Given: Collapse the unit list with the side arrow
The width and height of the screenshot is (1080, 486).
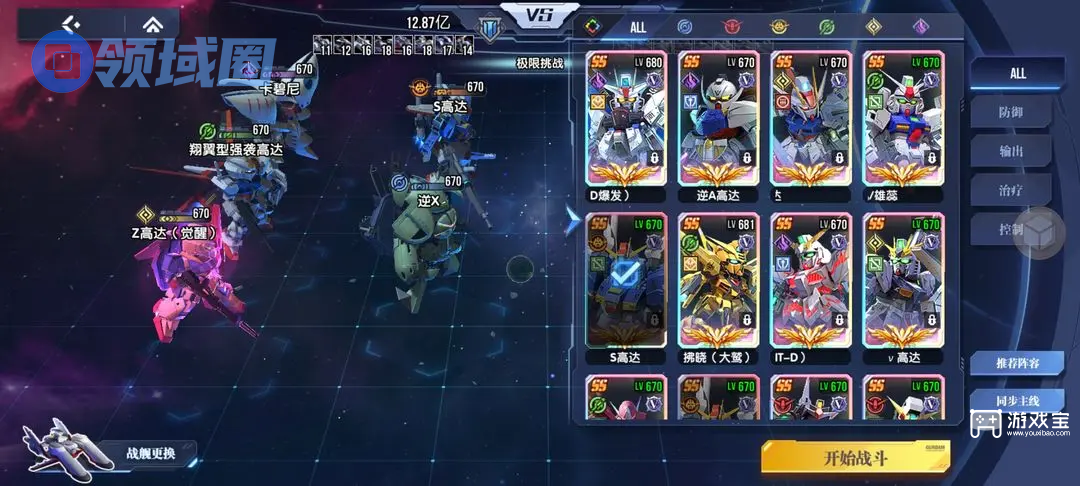Looking at the screenshot, I should pyautogui.click(x=572, y=221).
